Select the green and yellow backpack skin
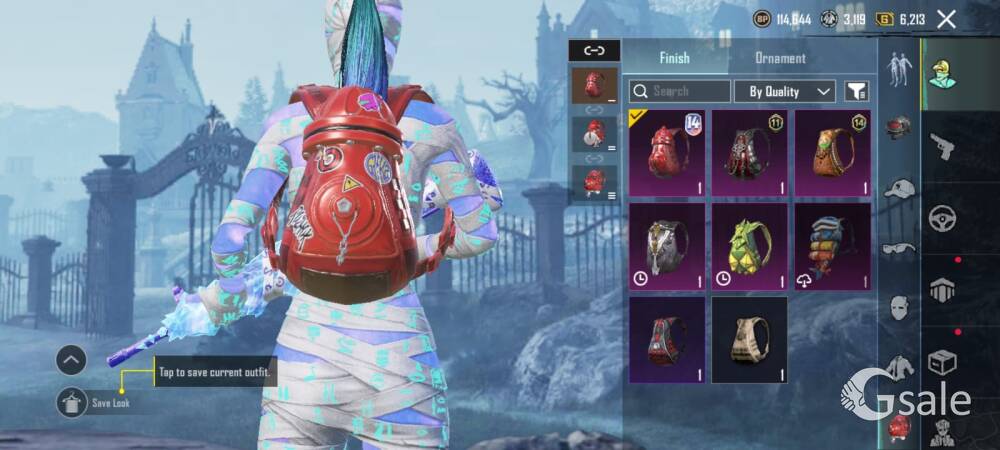This screenshot has width=1000, height=450. pos(749,246)
